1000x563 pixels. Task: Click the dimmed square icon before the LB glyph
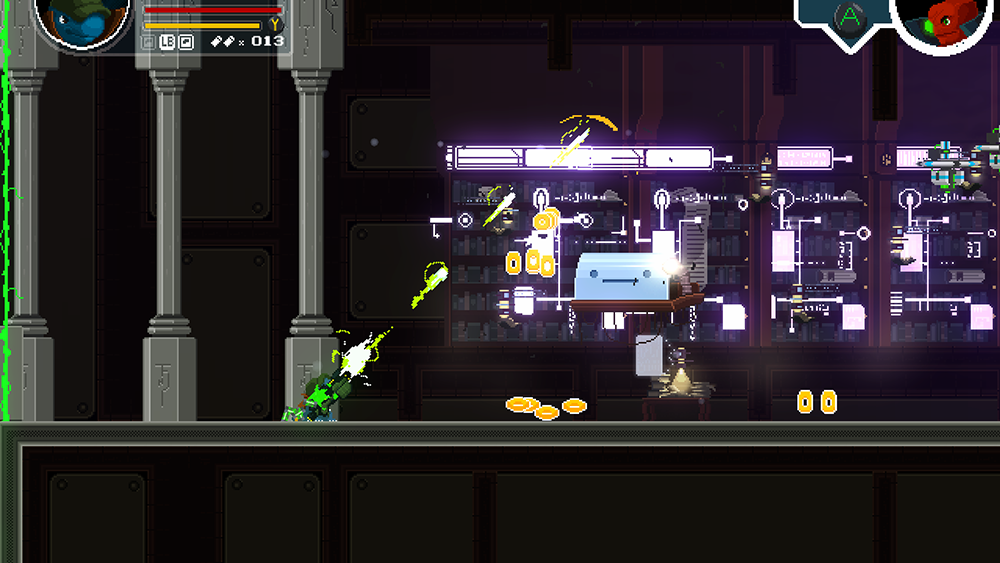[x=148, y=42]
